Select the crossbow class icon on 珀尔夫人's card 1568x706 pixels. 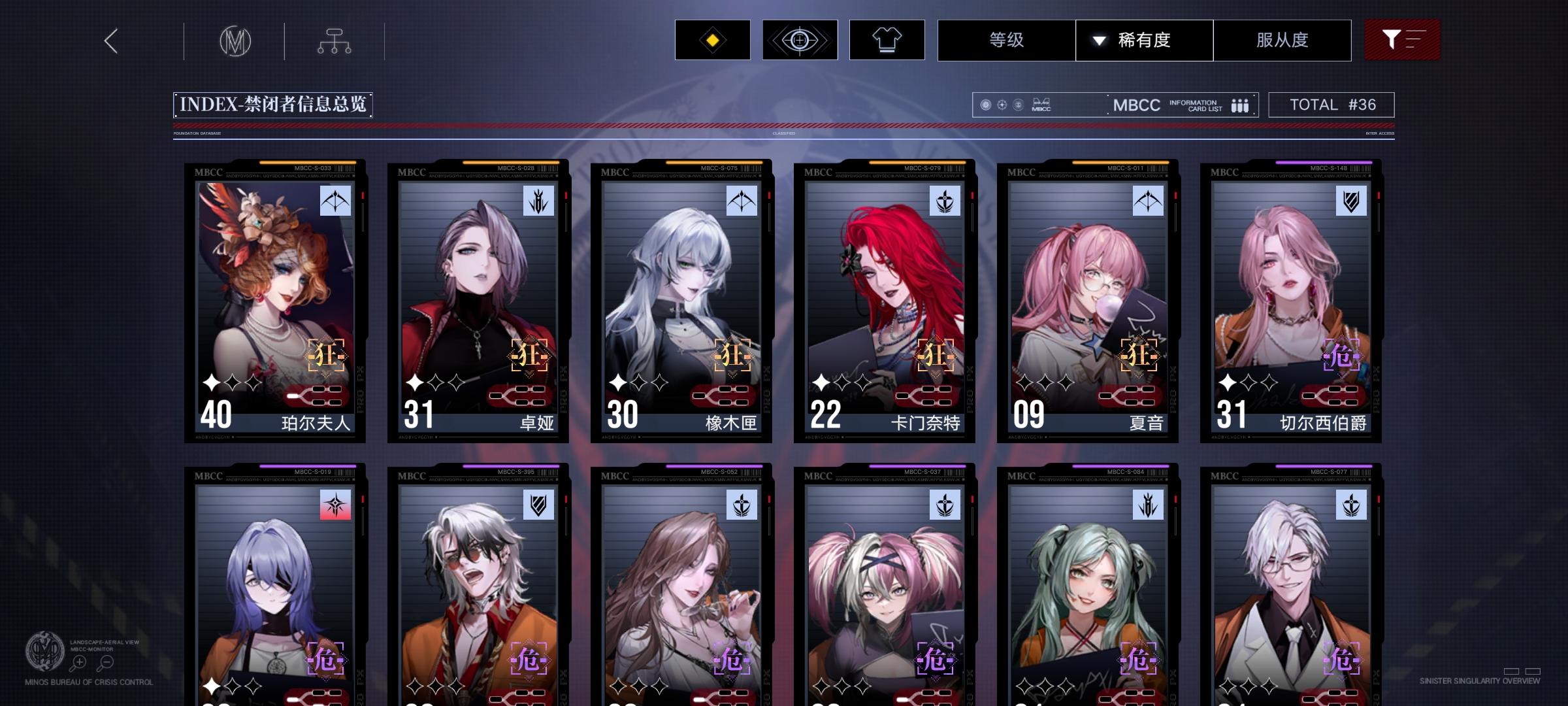tap(335, 202)
